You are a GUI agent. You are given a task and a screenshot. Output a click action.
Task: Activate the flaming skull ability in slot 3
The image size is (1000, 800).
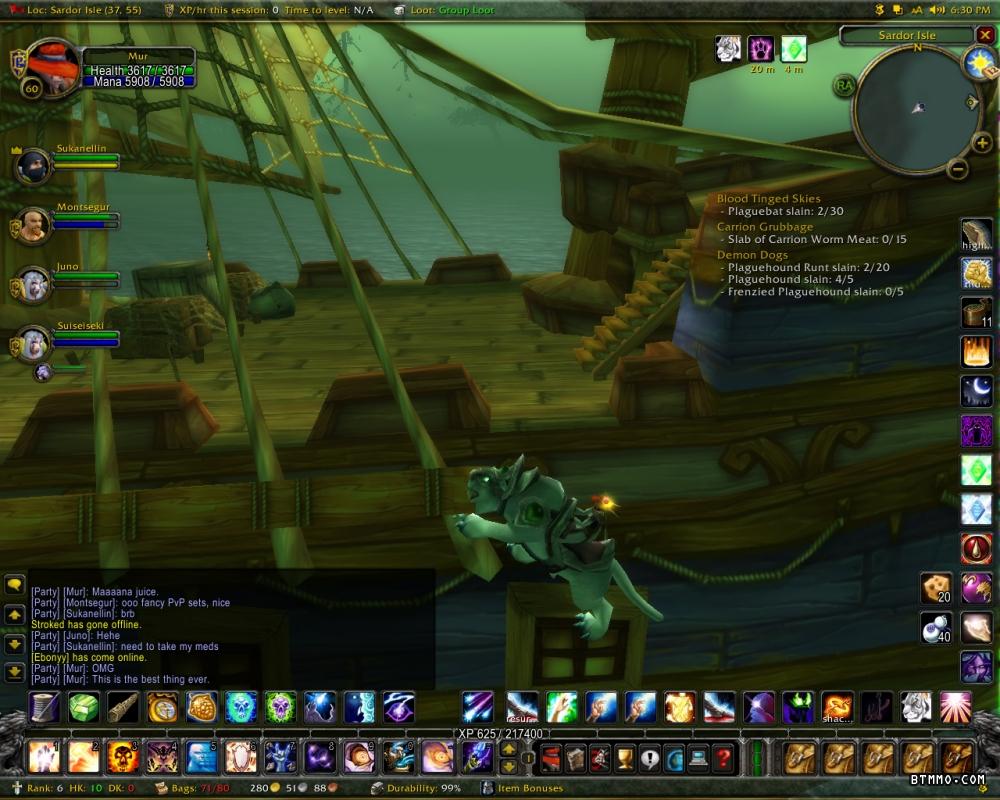(123, 757)
